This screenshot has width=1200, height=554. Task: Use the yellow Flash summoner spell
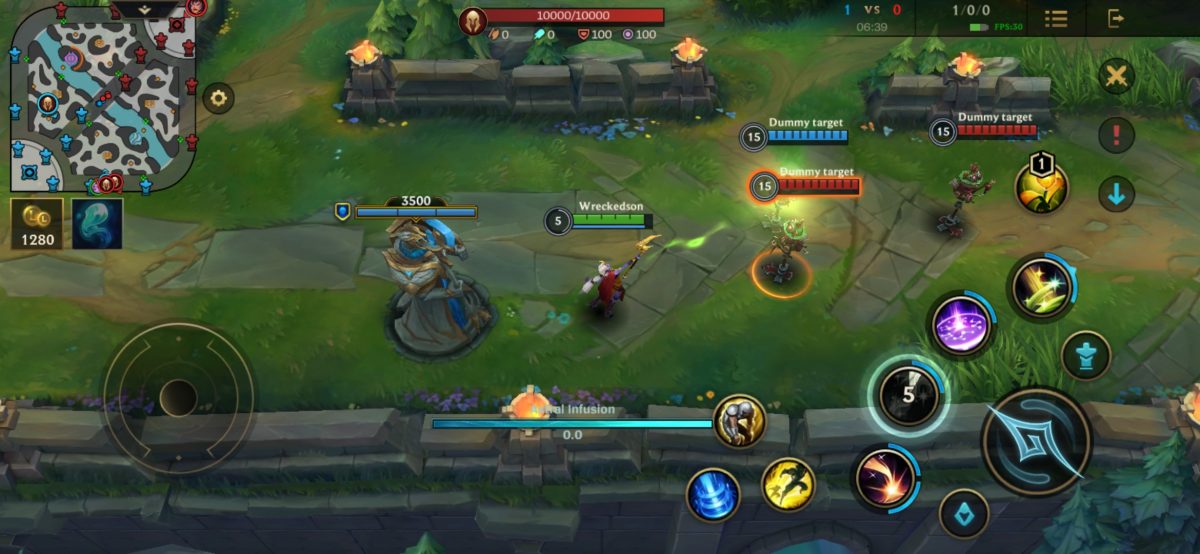coord(788,485)
